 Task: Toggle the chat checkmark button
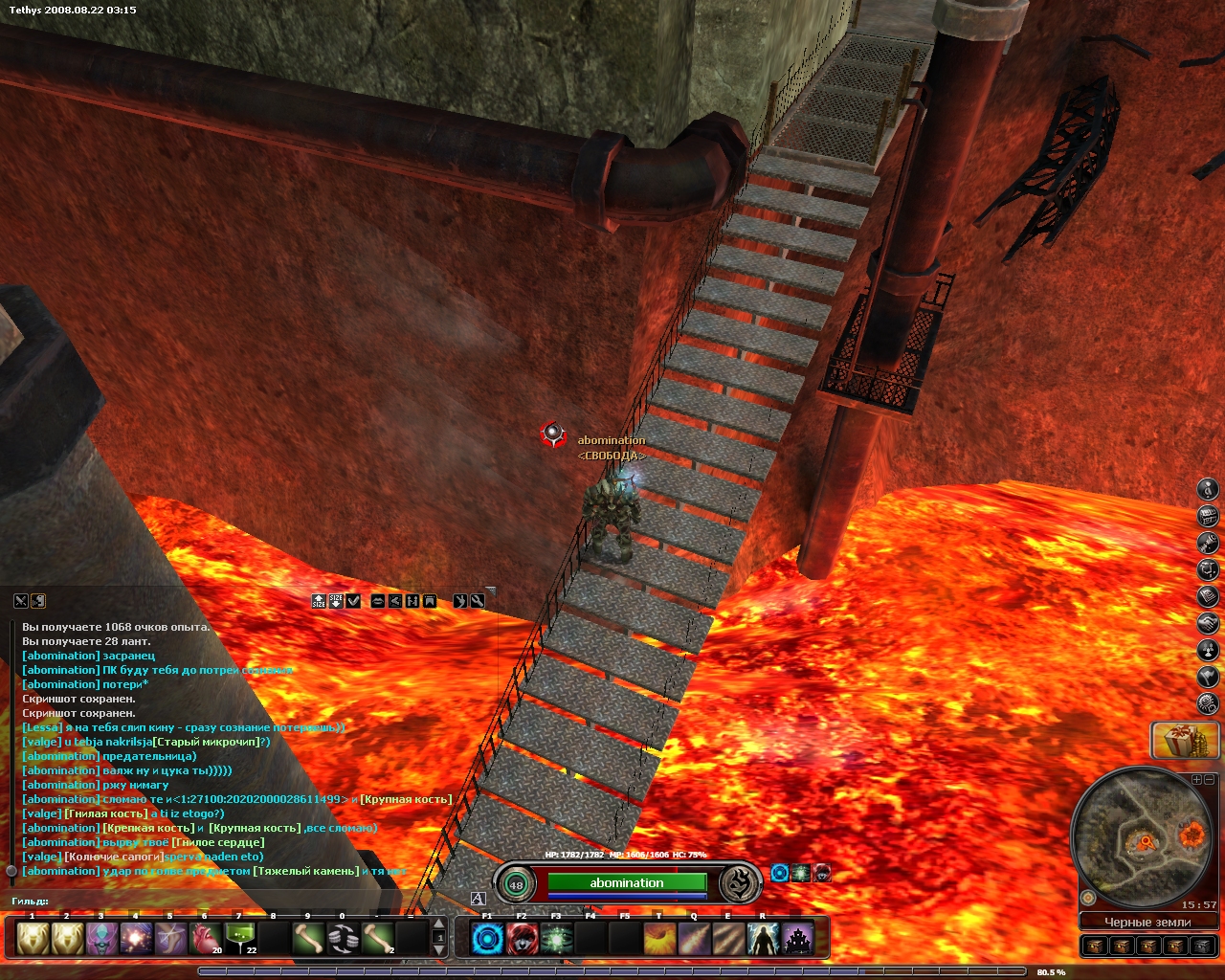coord(353,601)
